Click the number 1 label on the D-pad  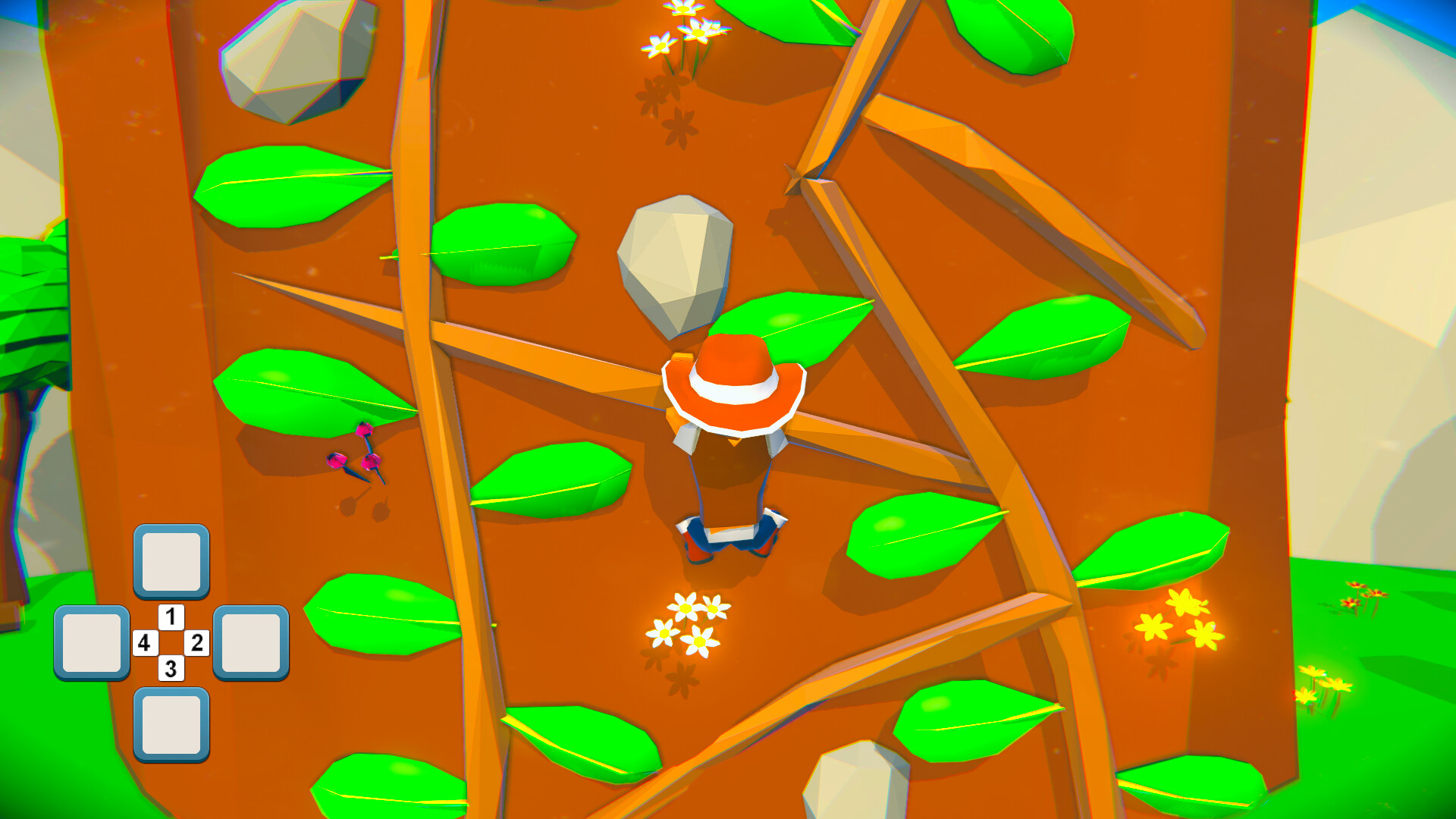170,616
